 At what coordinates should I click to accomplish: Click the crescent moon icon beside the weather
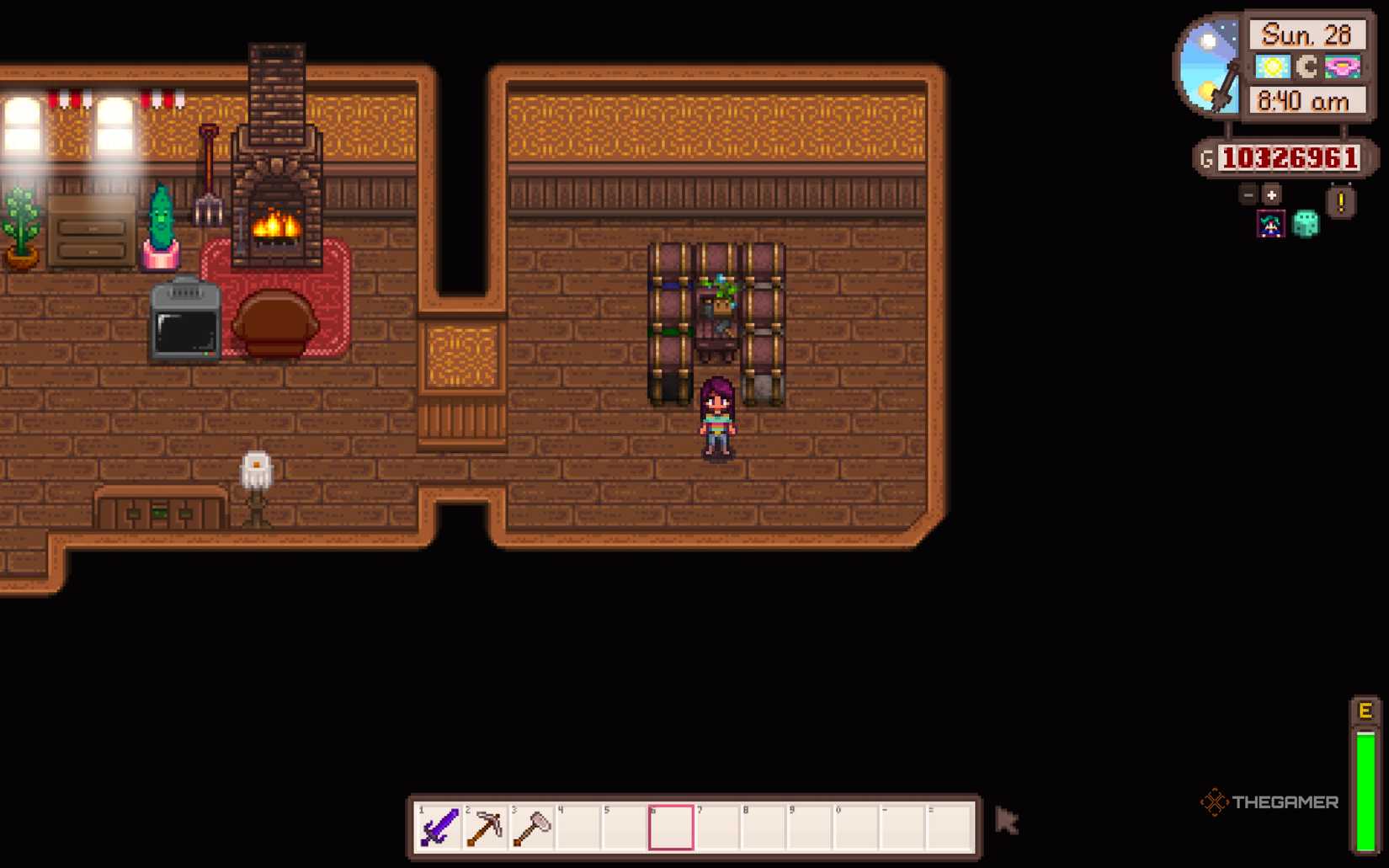click(1307, 66)
